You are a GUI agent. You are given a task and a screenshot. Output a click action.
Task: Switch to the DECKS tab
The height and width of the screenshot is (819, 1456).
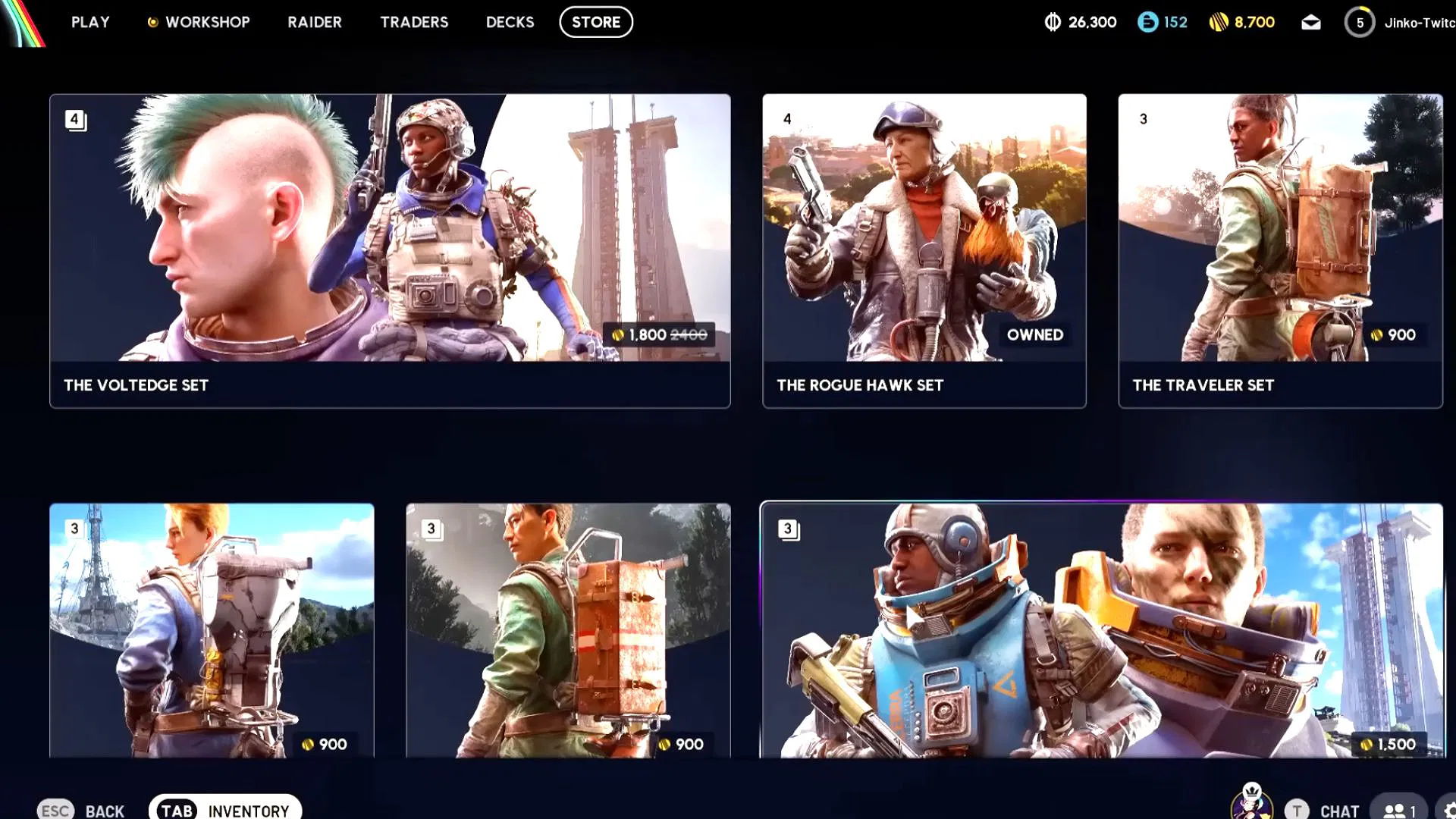click(x=510, y=22)
